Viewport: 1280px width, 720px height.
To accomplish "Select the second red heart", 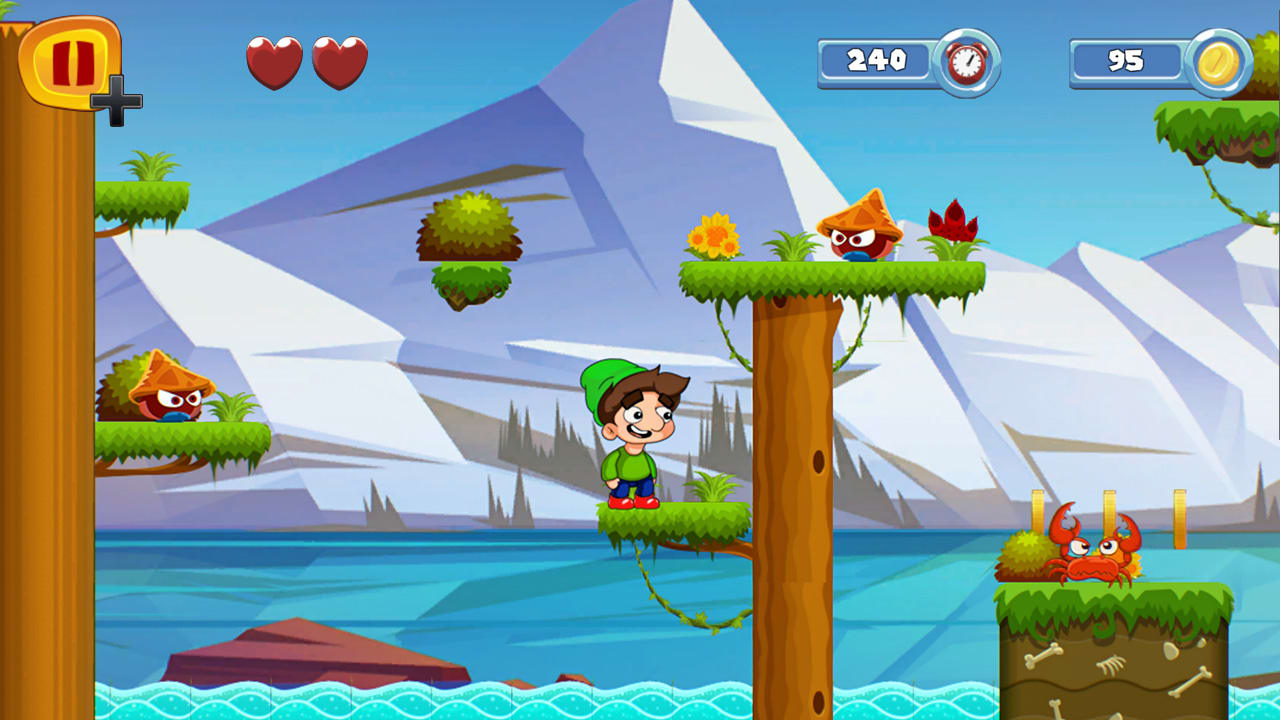I will 338,62.
